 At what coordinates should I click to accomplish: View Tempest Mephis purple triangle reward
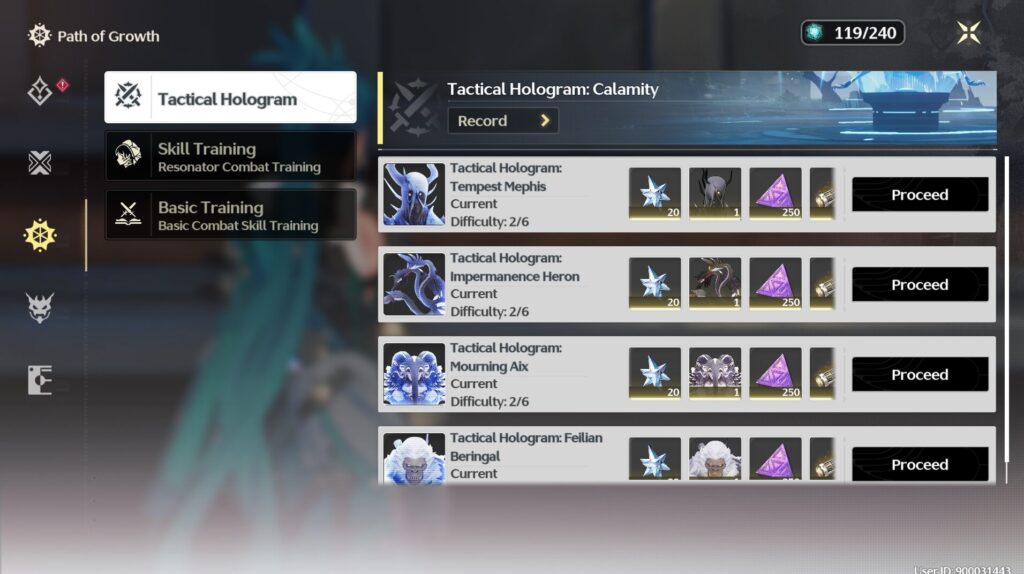(x=775, y=193)
